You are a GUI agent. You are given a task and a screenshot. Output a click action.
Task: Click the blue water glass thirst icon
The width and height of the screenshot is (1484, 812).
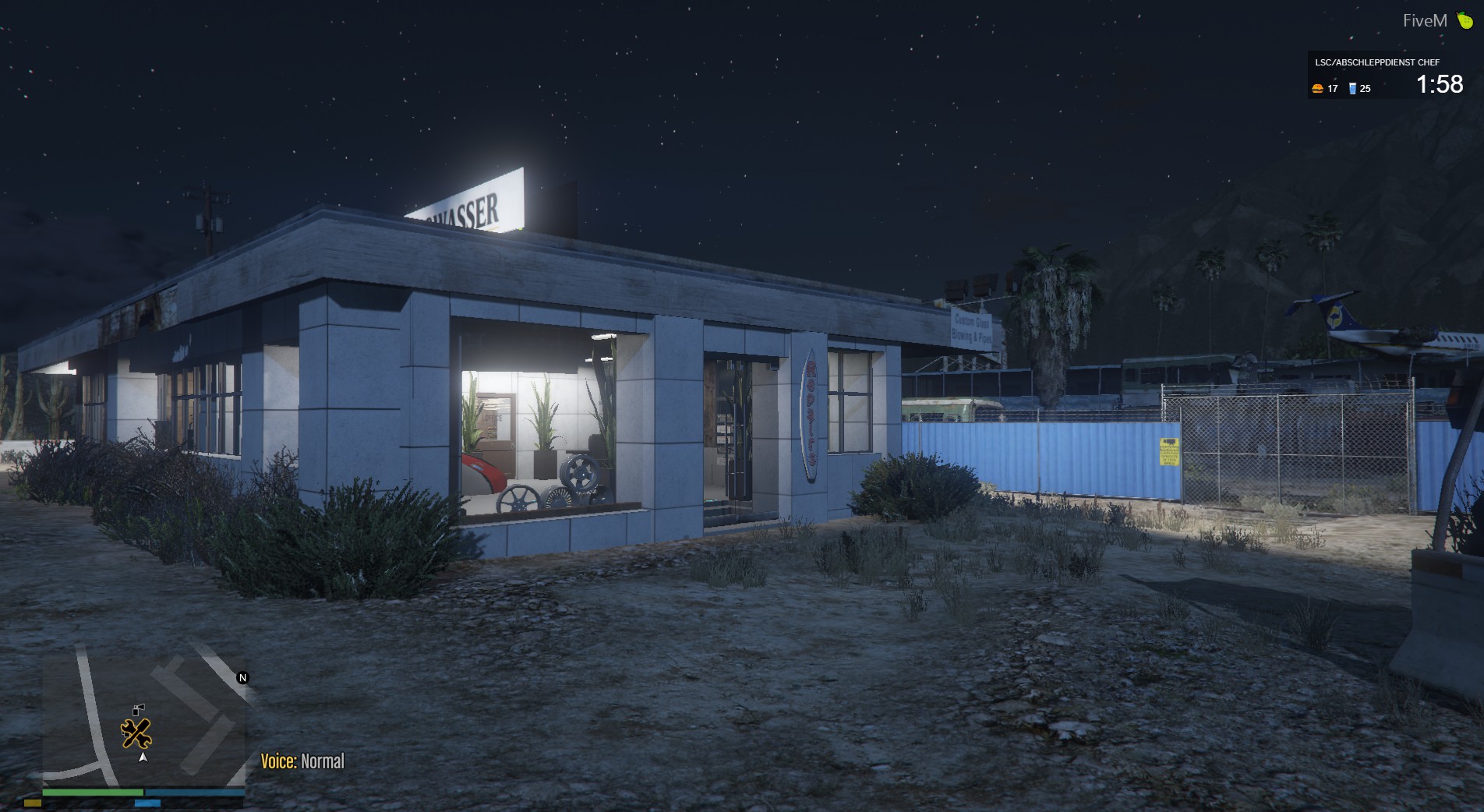[1352, 90]
